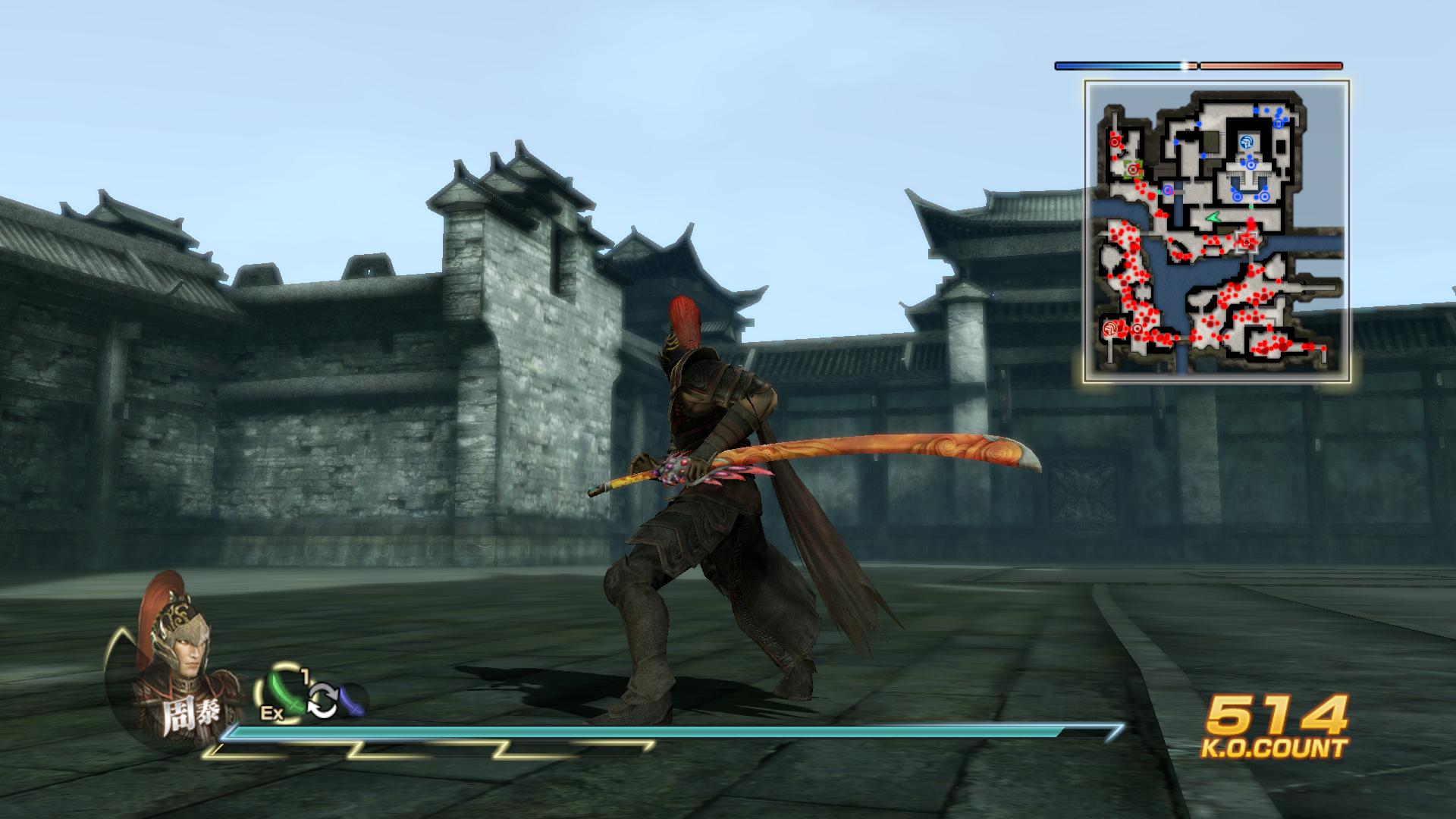Toggle the purple officer dot on the minimap

tap(1166, 191)
